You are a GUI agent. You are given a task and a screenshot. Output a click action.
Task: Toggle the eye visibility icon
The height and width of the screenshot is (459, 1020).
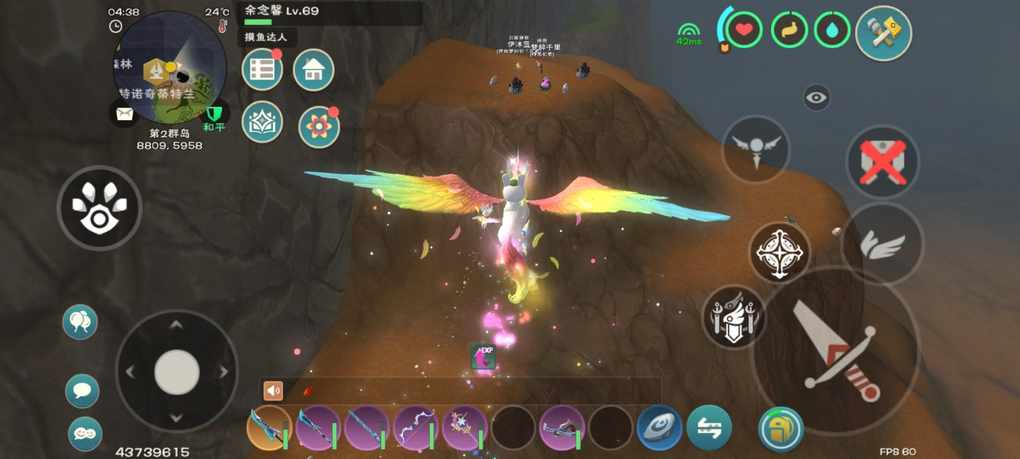[x=817, y=97]
